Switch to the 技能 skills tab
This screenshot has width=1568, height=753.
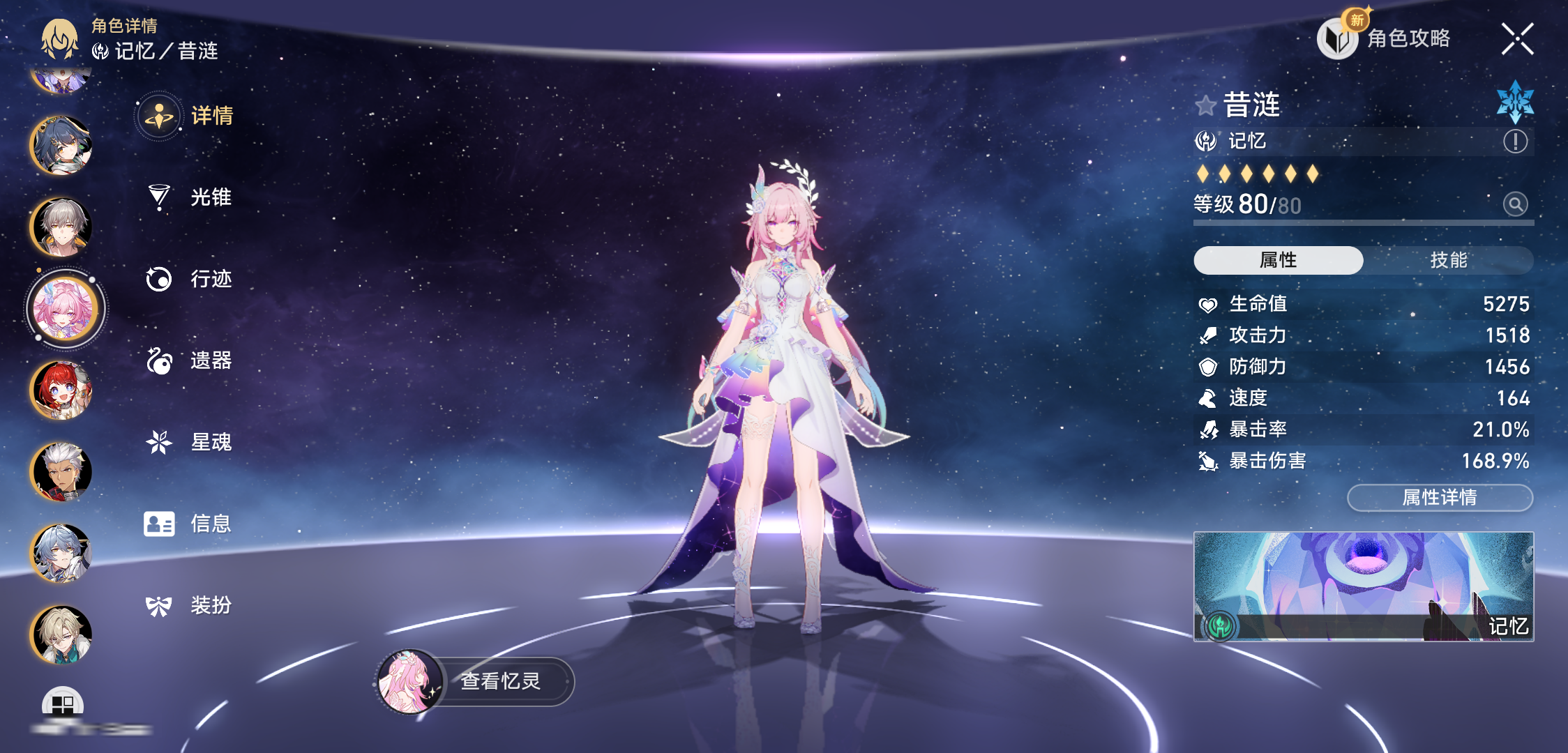(1448, 260)
